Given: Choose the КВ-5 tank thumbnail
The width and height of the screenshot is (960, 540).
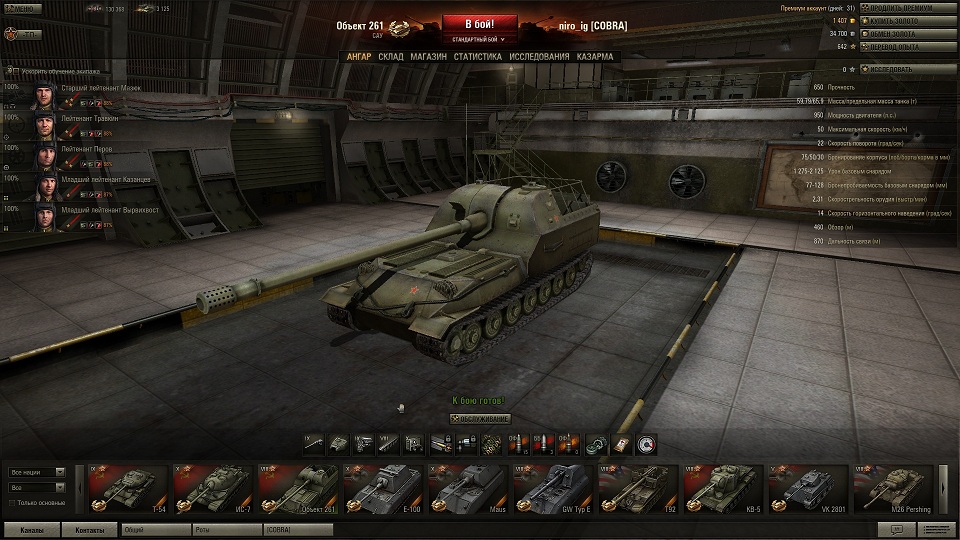Looking at the screenshot, I should click(x=723, y=488).
